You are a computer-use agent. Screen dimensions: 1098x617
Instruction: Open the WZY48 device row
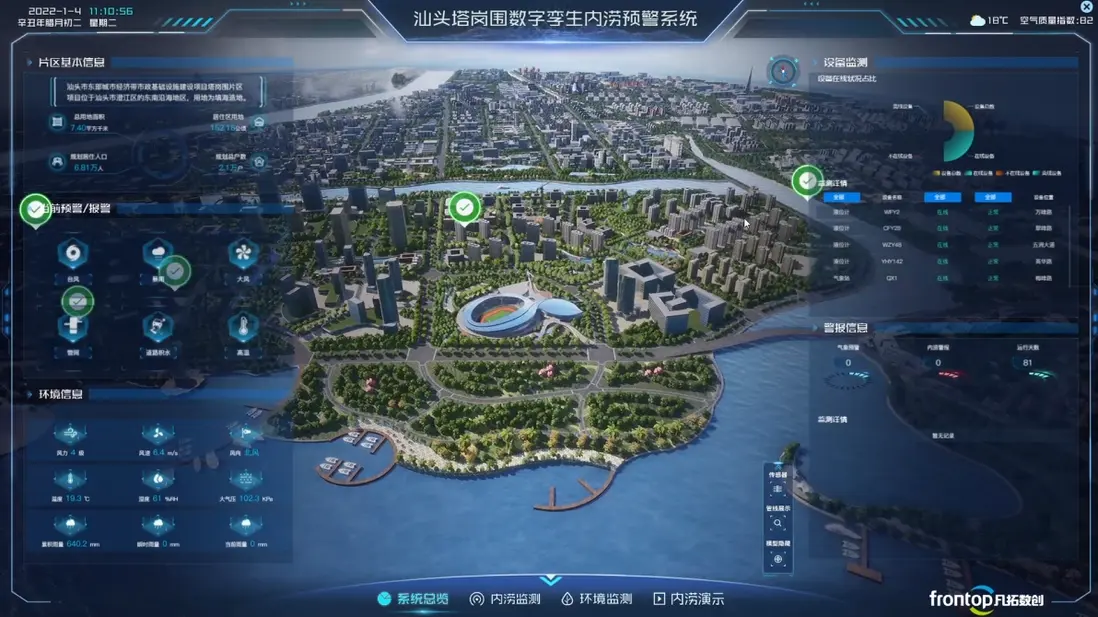point(891,245)
